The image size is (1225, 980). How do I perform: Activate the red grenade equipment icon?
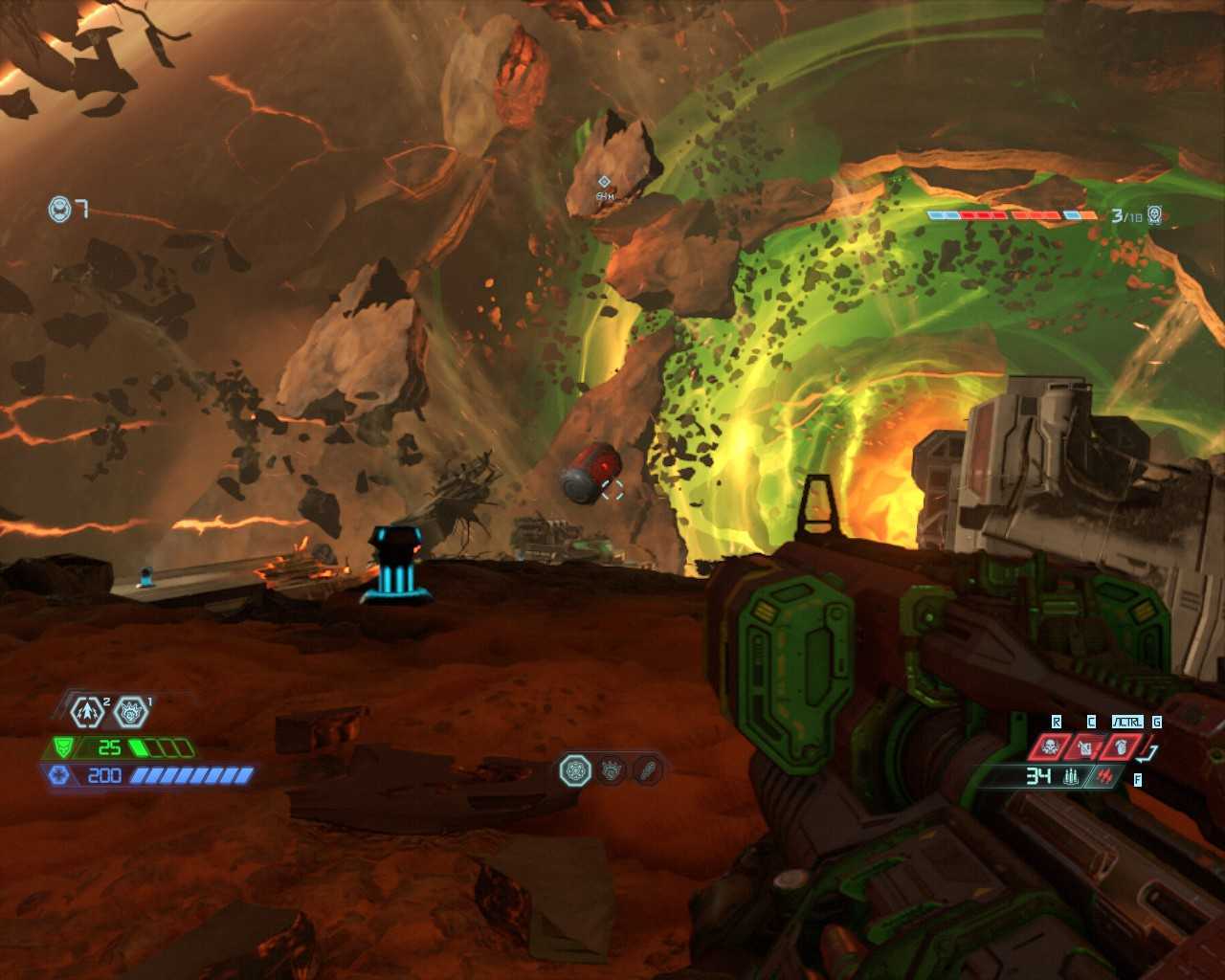click(x=1121, y=747)
